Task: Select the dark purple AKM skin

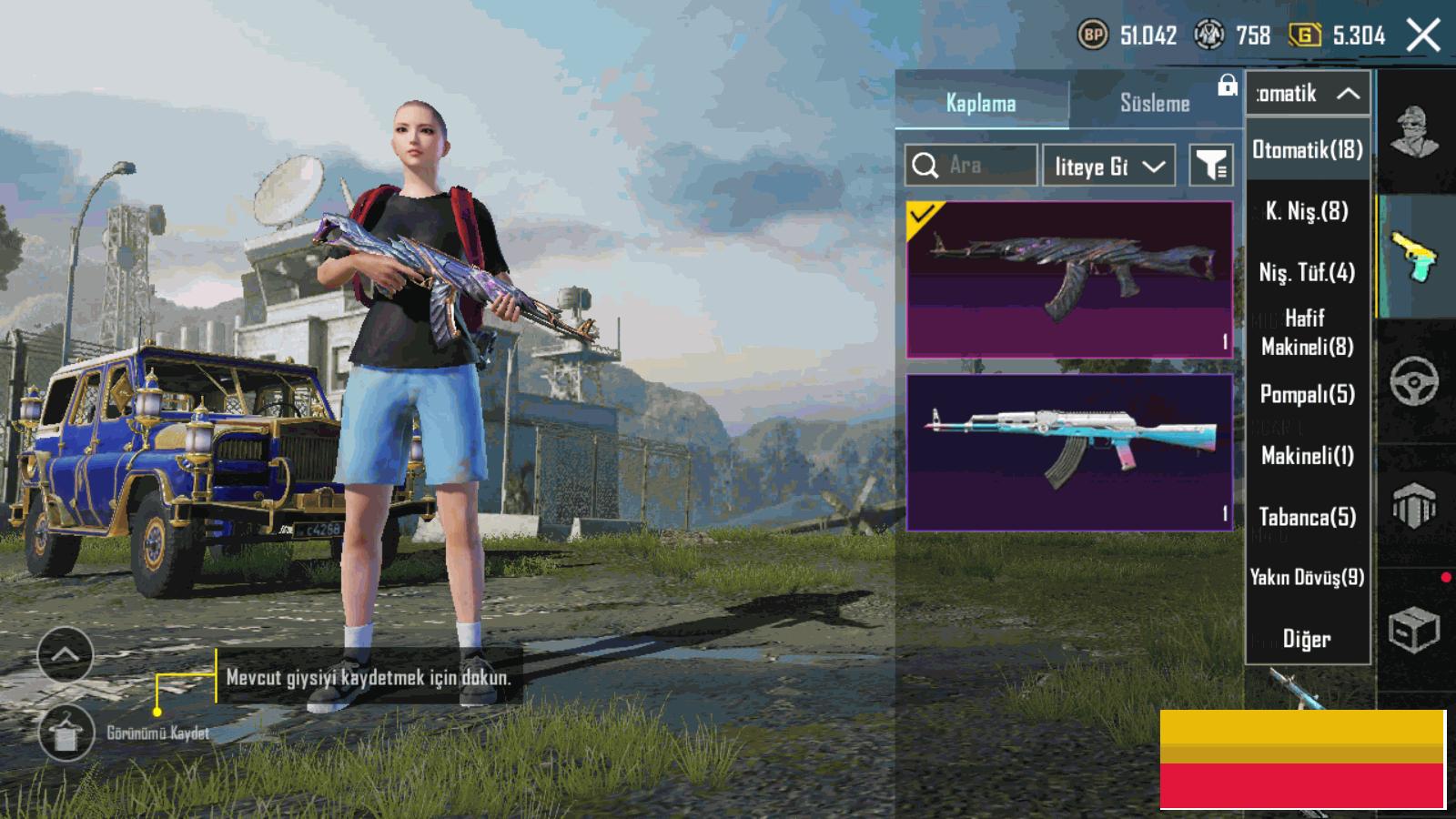Action: [x=1069, y=279]
